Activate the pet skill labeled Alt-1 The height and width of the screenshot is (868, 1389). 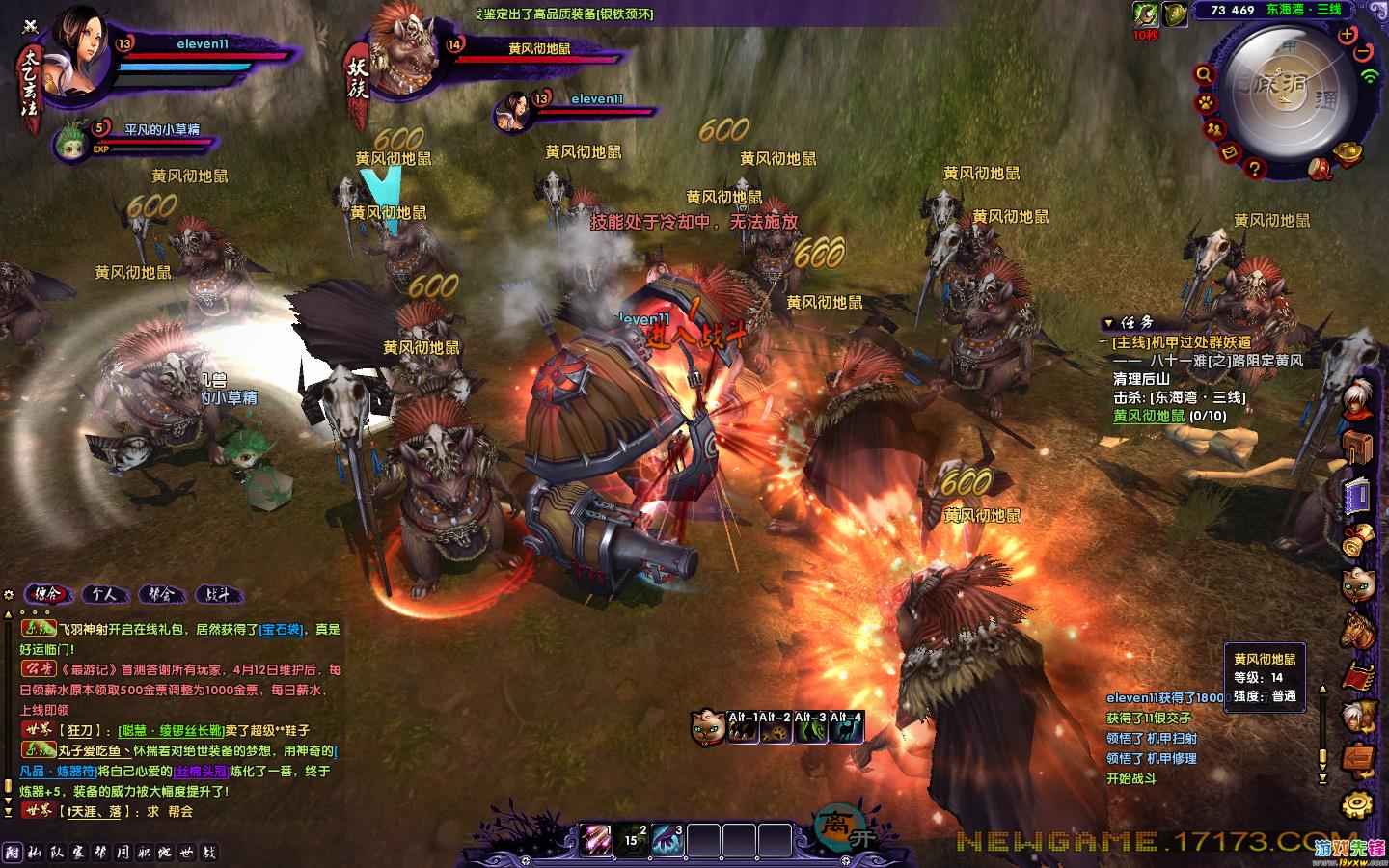pos(743,729)
